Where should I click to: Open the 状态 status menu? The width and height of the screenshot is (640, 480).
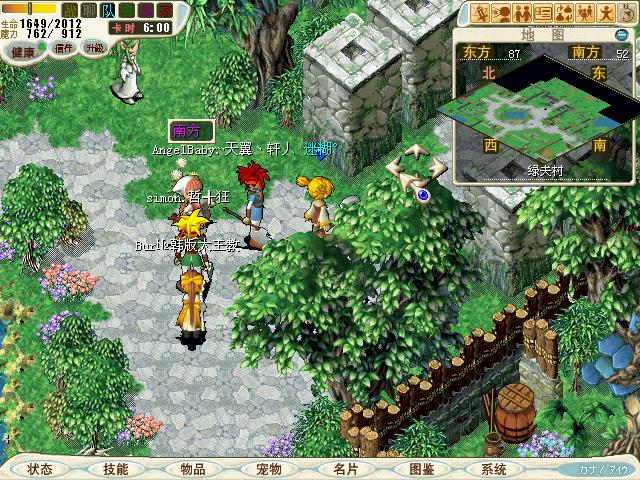pyautogui.click(x=40, y=468)
